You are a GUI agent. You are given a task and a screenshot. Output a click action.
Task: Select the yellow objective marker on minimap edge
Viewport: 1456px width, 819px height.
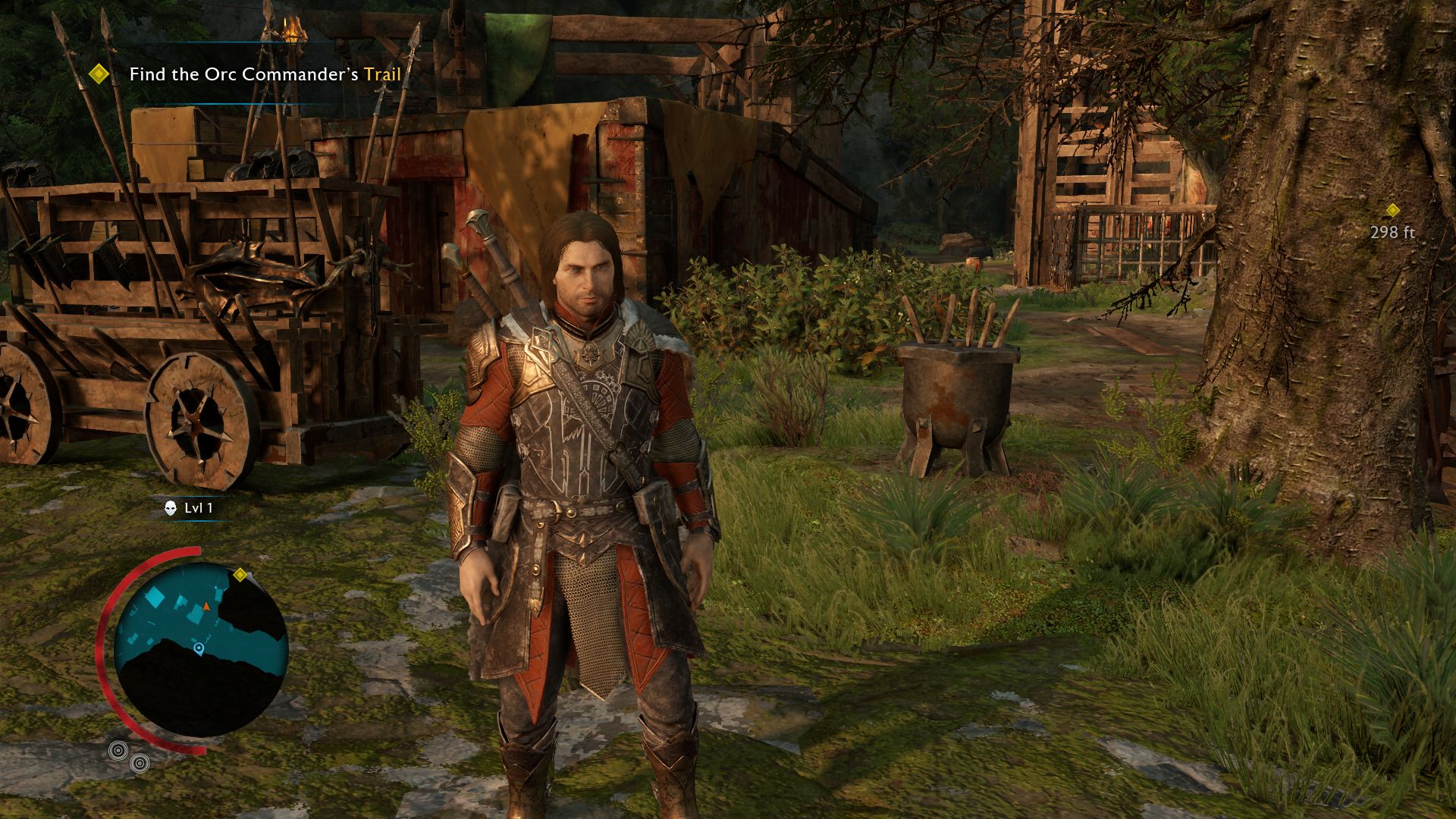coord(240,575)
